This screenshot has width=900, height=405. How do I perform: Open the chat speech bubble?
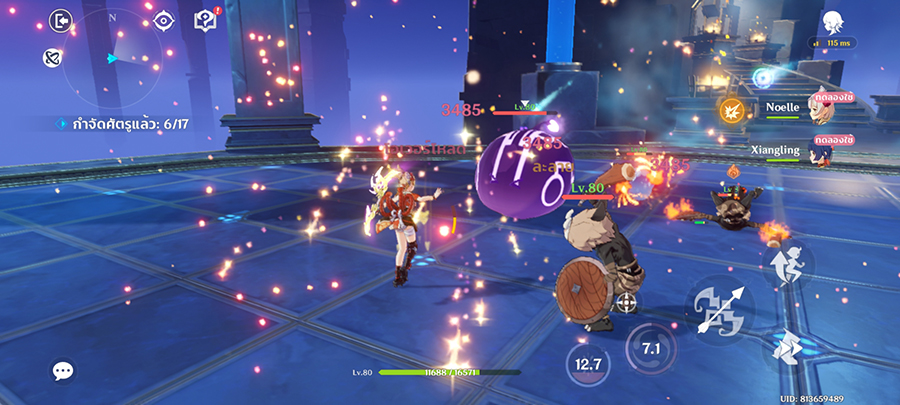[63, 371]
